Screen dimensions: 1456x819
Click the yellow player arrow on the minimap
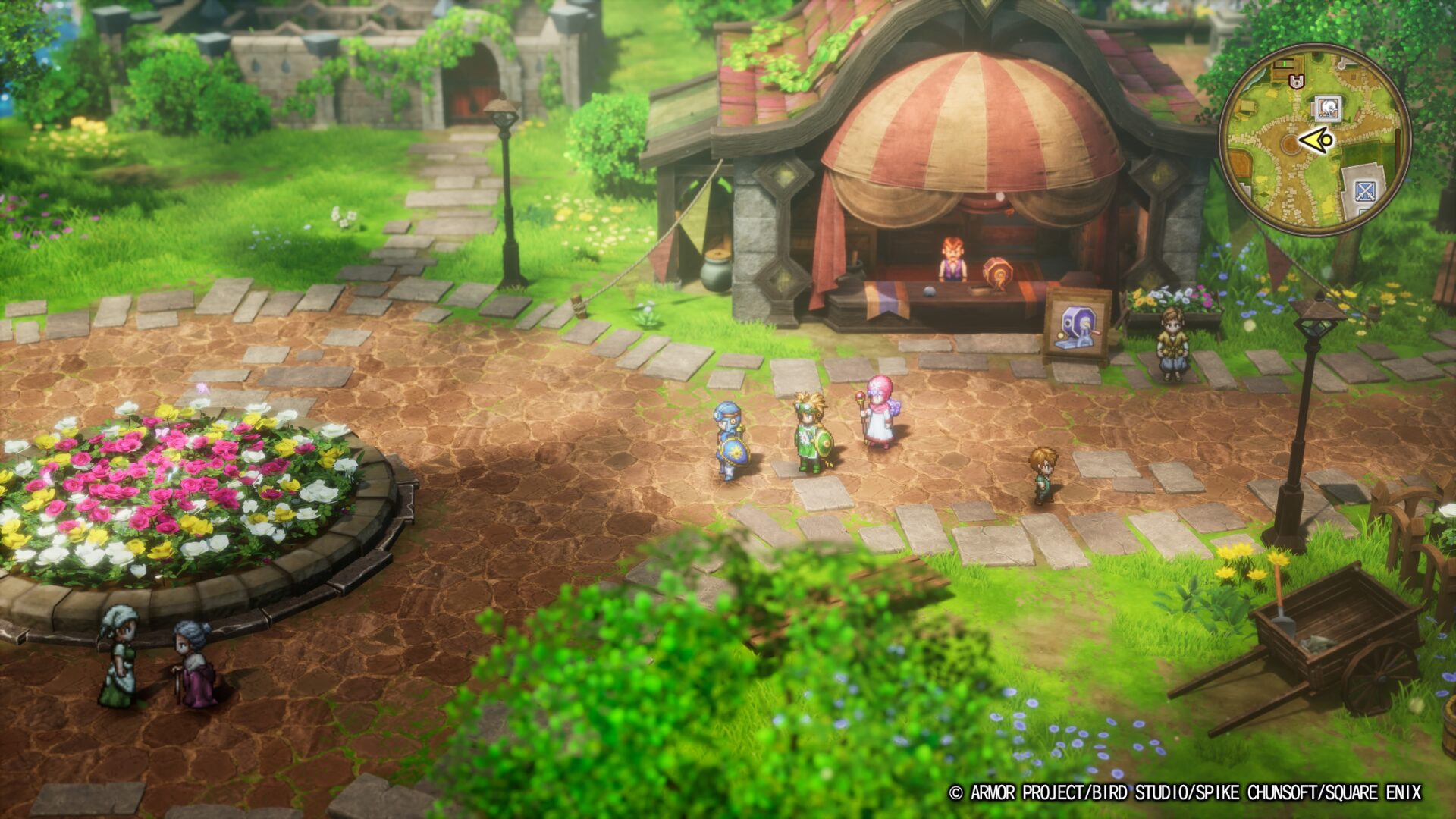tap(1316, 140)
